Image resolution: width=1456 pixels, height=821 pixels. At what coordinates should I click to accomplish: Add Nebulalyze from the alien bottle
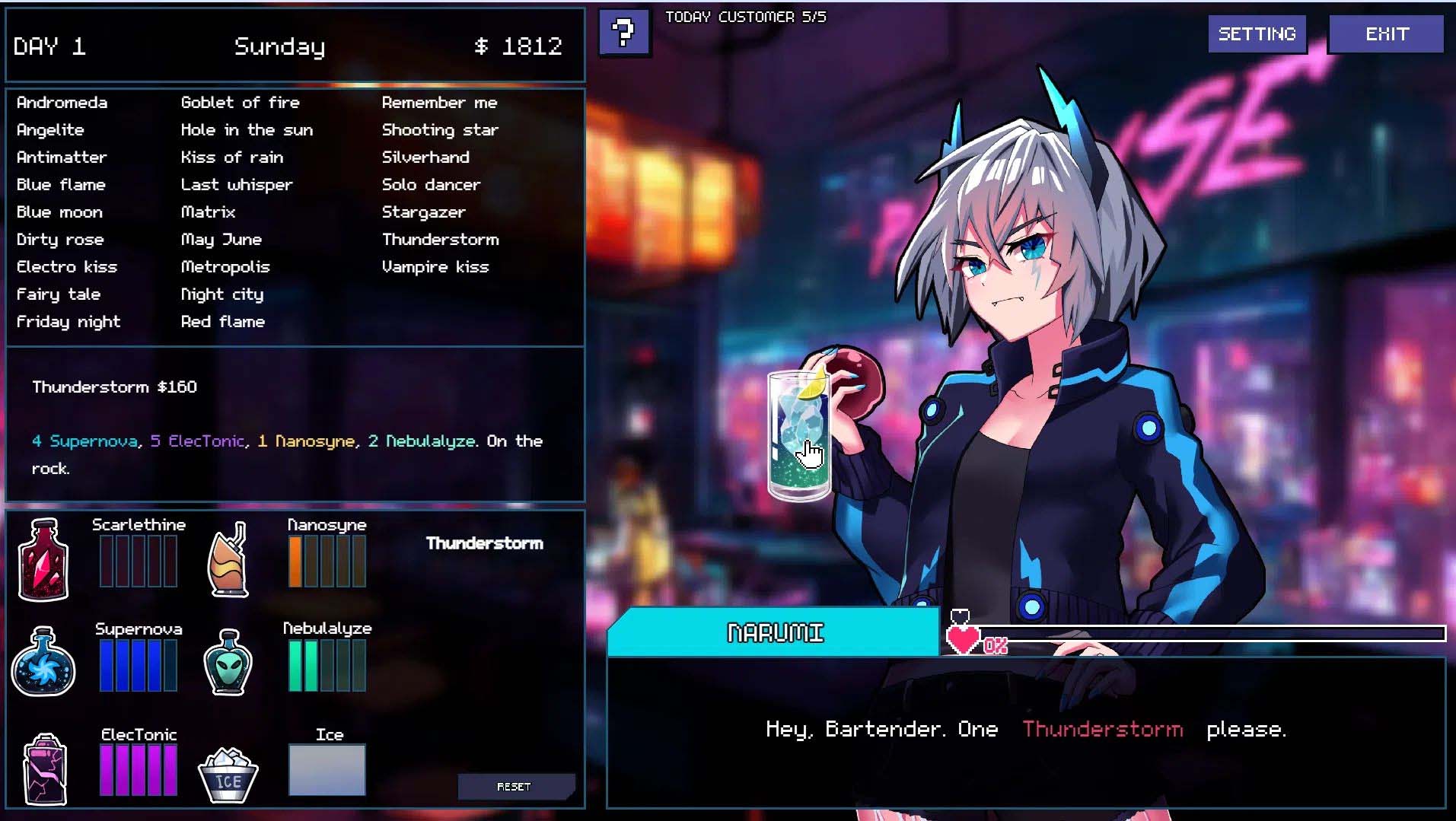pos(228,662)
